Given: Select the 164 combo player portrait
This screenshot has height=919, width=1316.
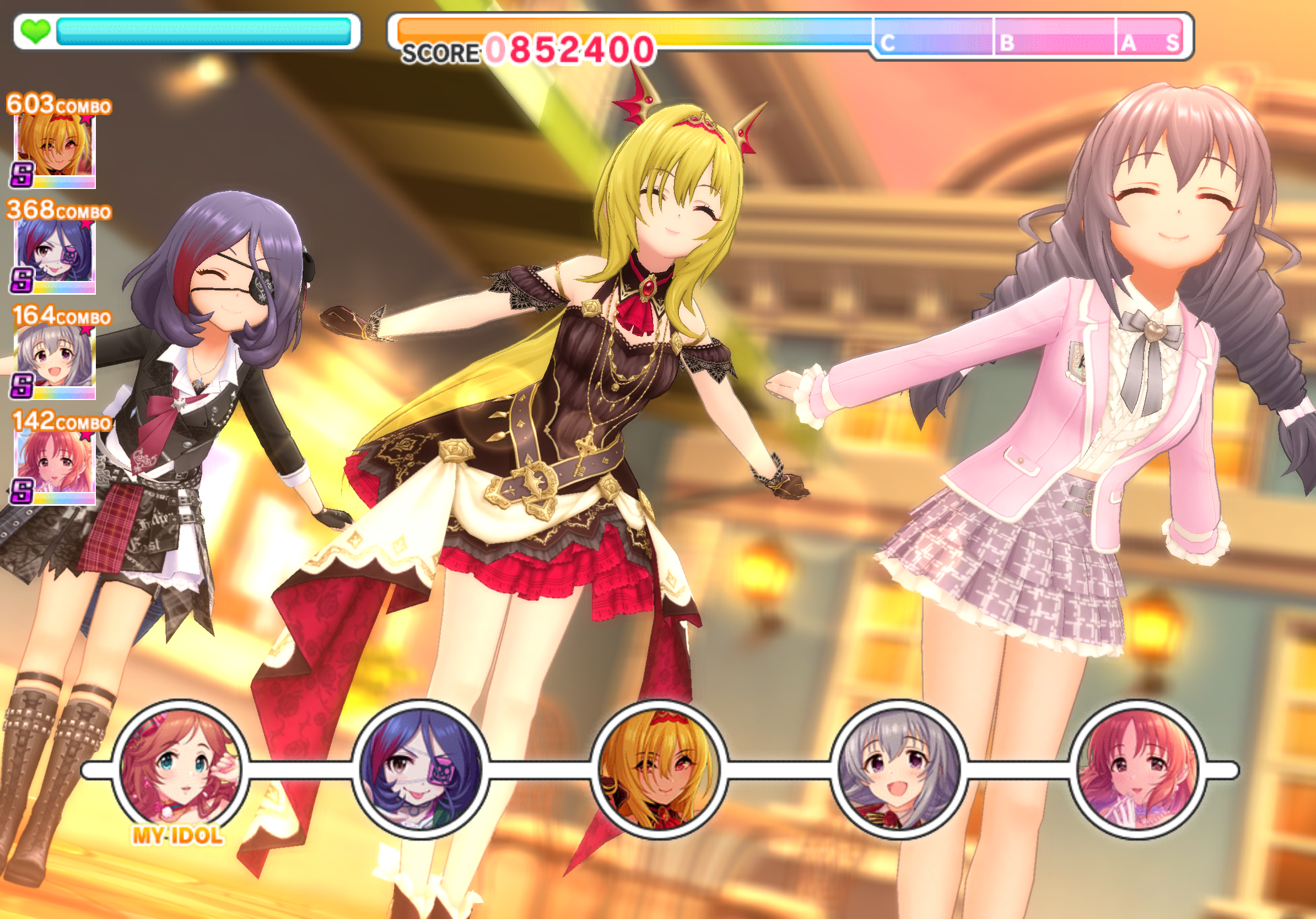Looking at the screenshot, I should (55, 360).
